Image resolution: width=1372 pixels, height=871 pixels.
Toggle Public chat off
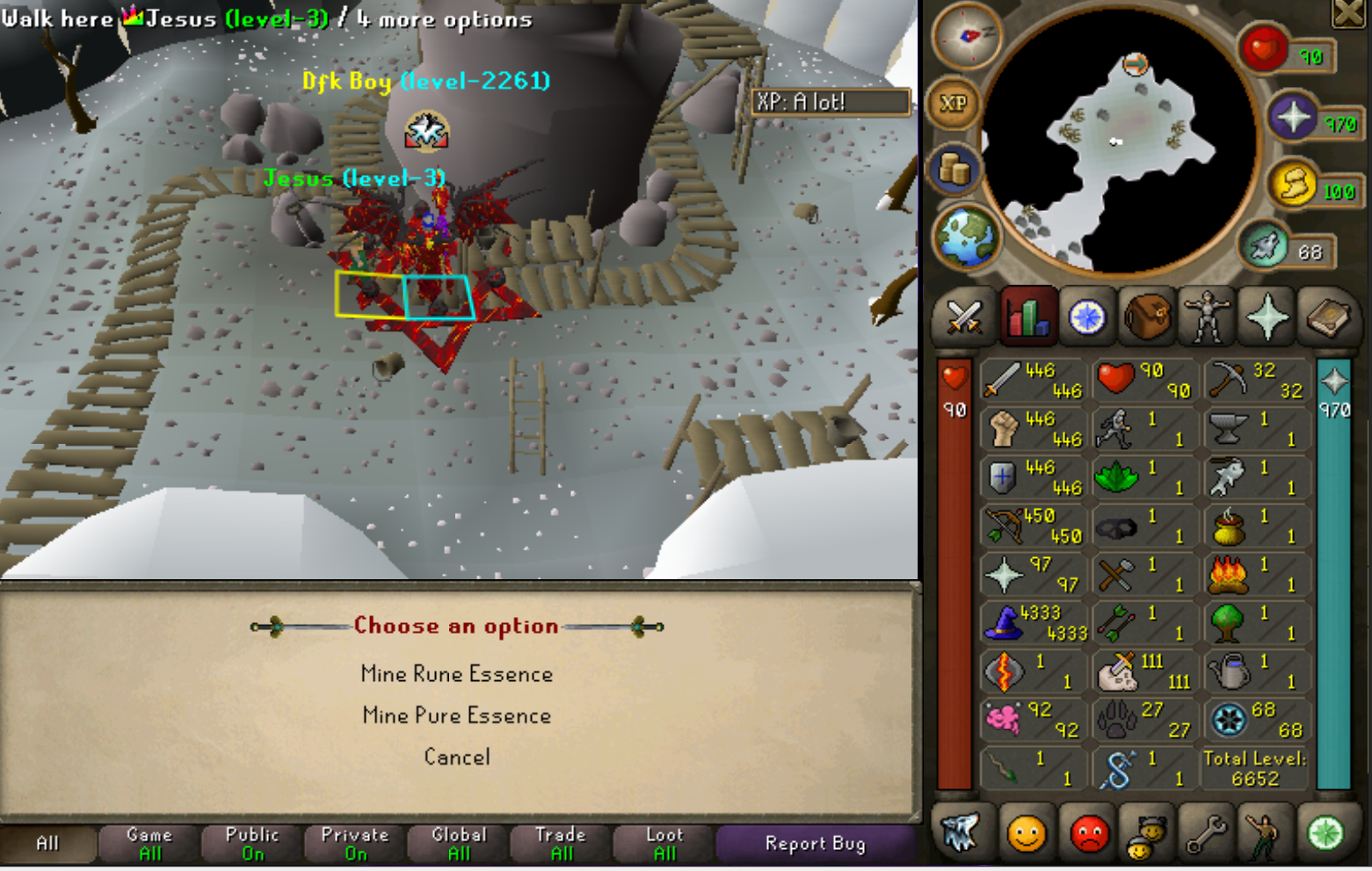[250, 842]
